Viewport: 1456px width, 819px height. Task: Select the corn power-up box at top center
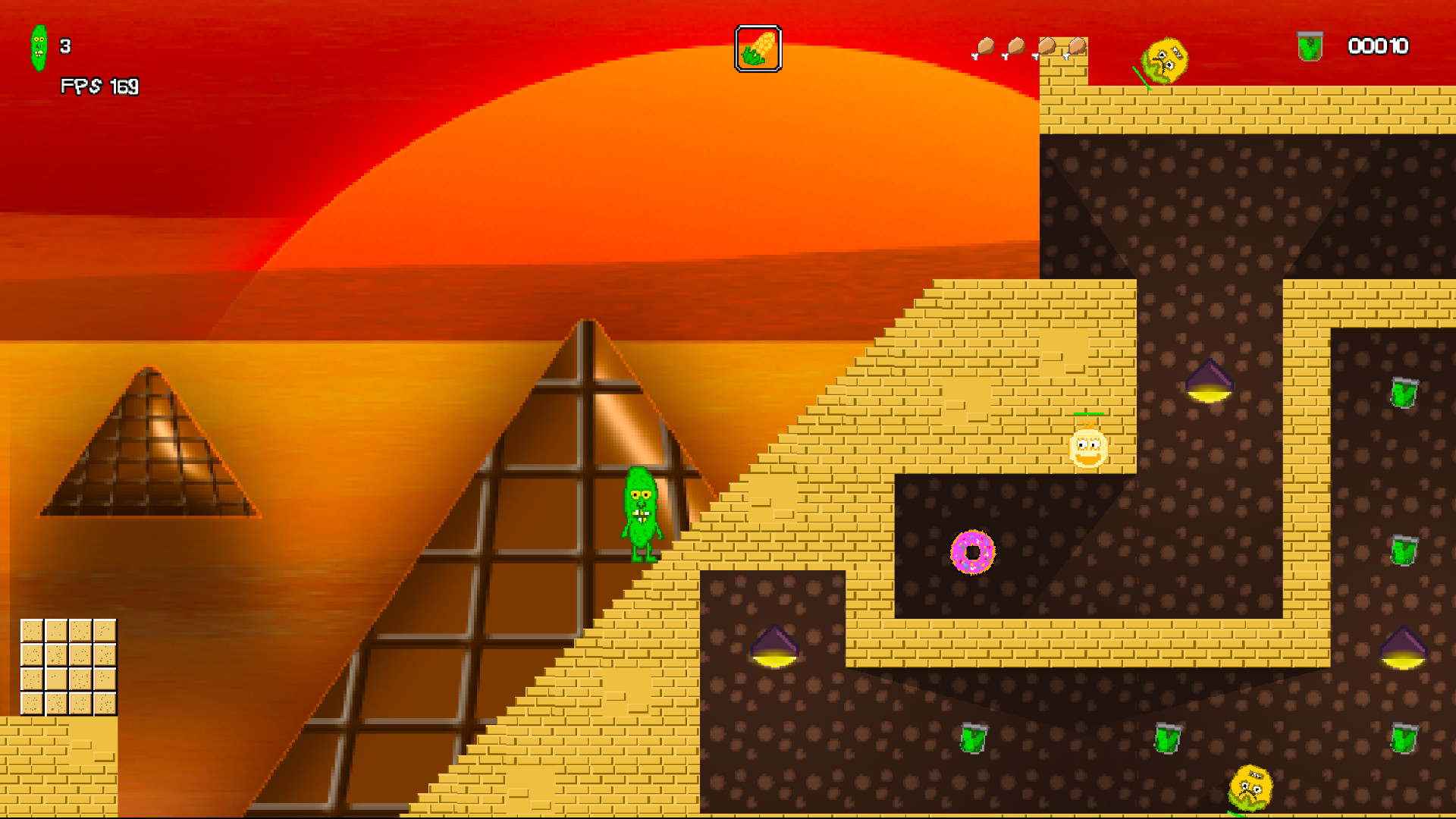(758, 49)
